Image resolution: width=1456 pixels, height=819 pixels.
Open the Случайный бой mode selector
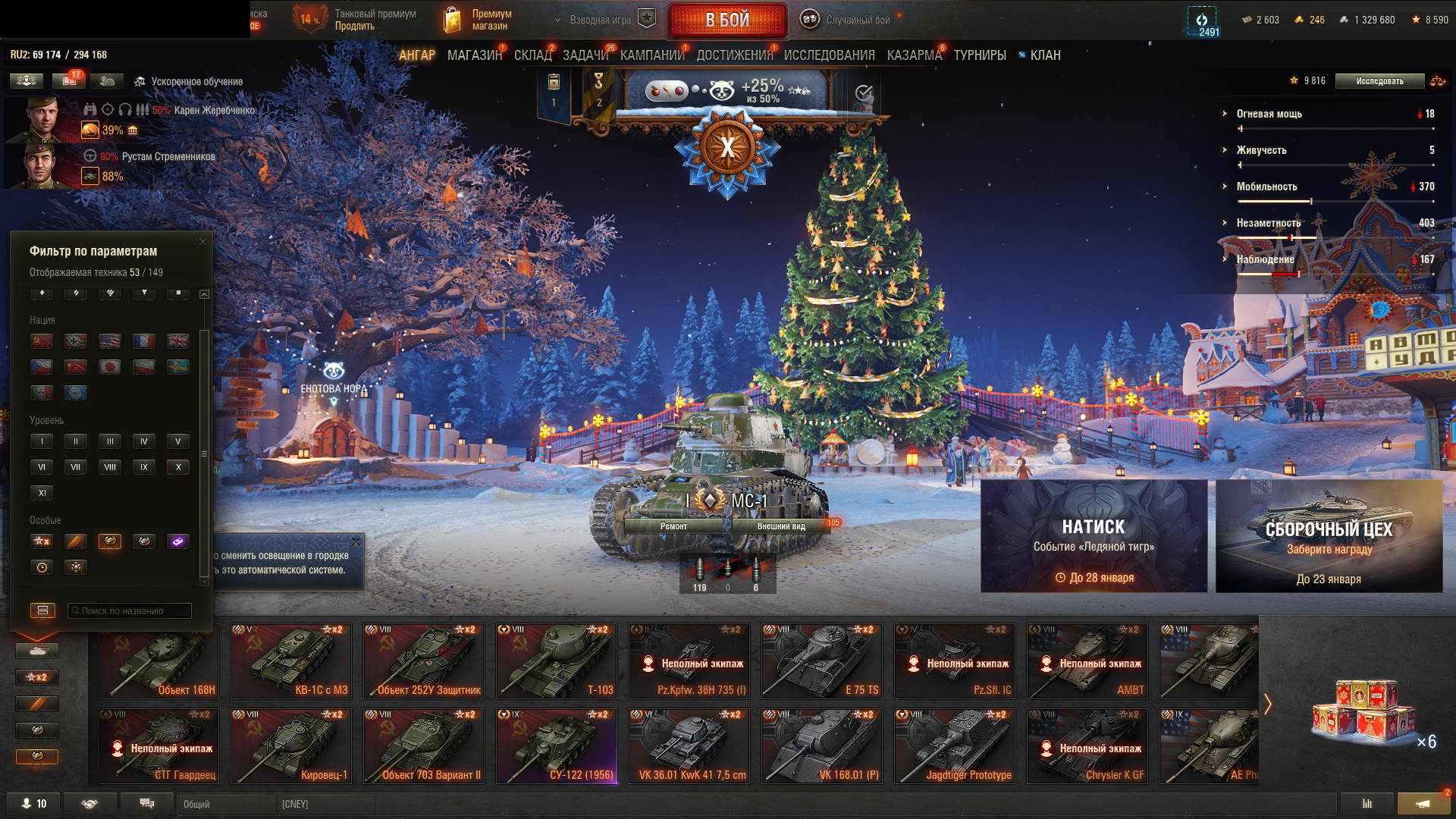pyautogui.click(x=849, y=20)
